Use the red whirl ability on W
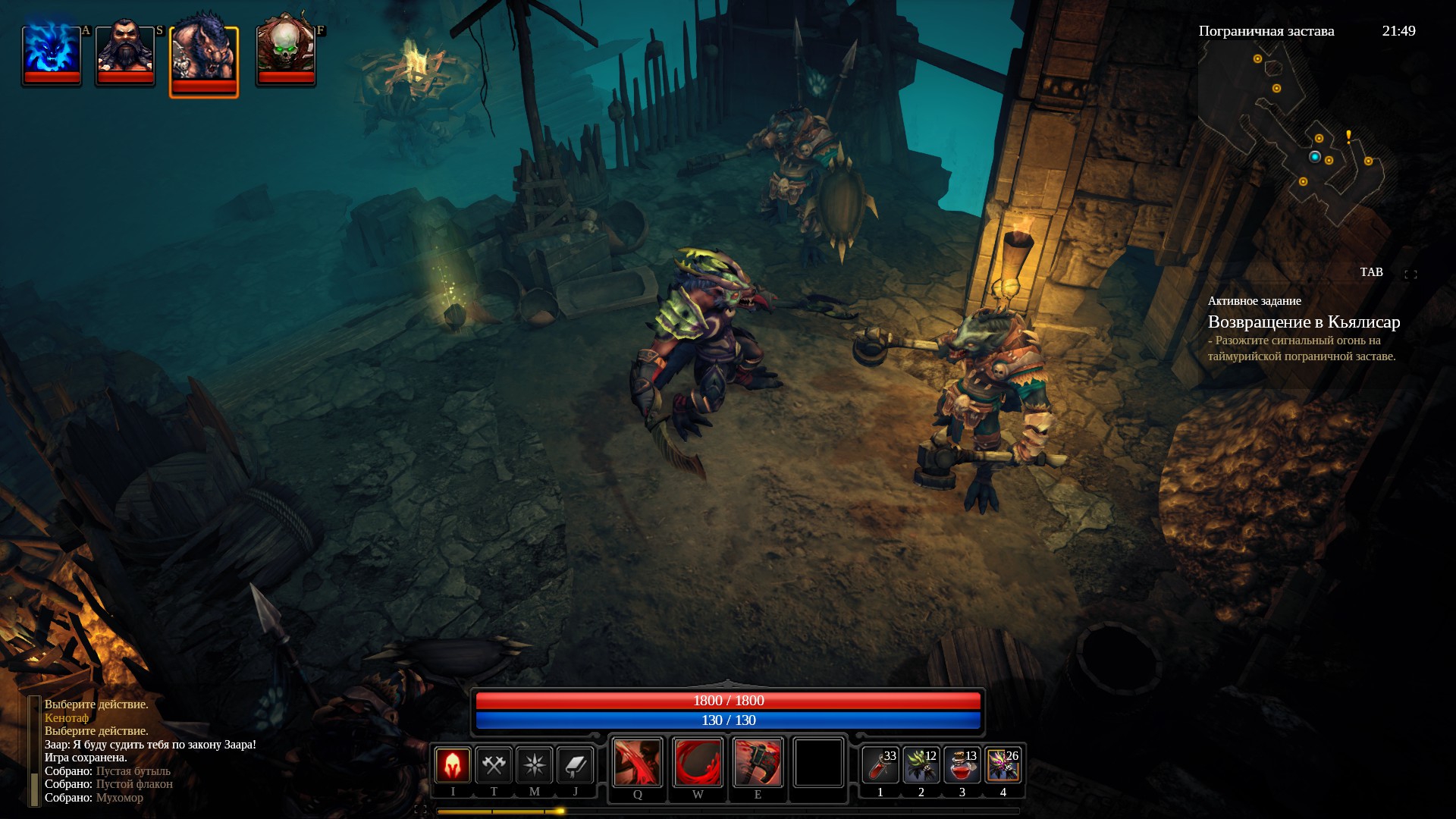 698,762
